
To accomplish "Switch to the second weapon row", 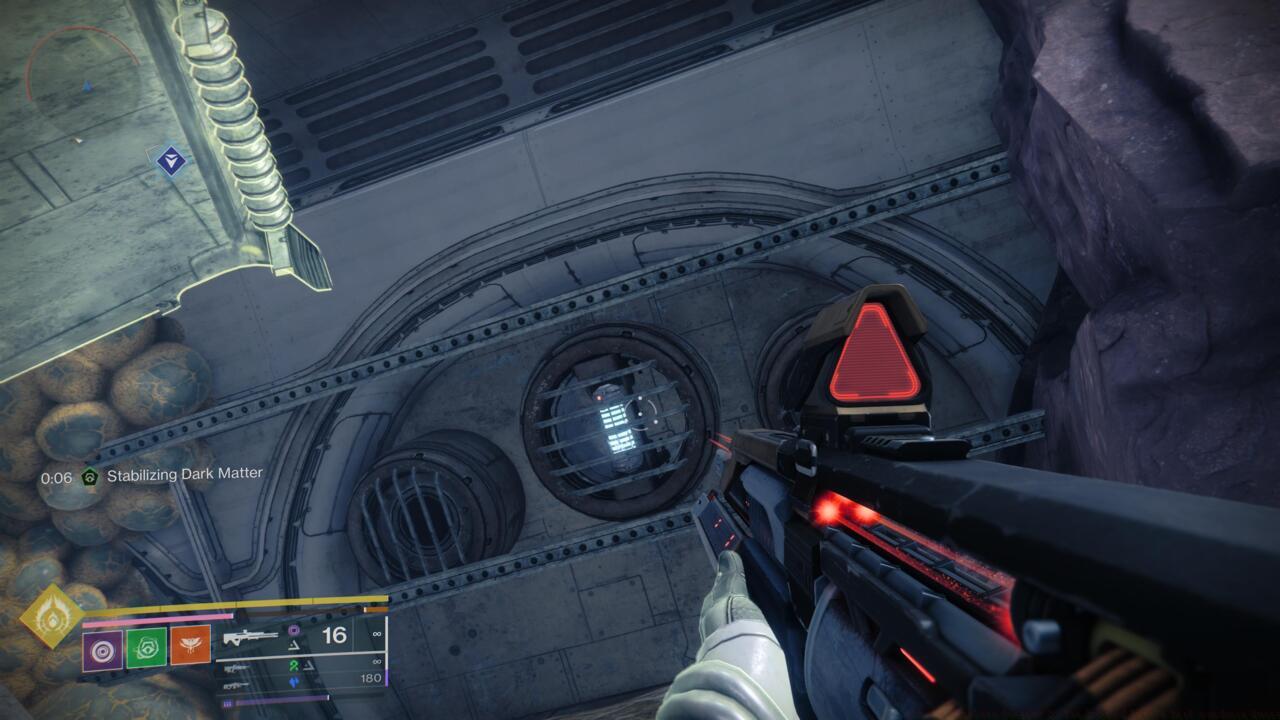I will (238, 664).
